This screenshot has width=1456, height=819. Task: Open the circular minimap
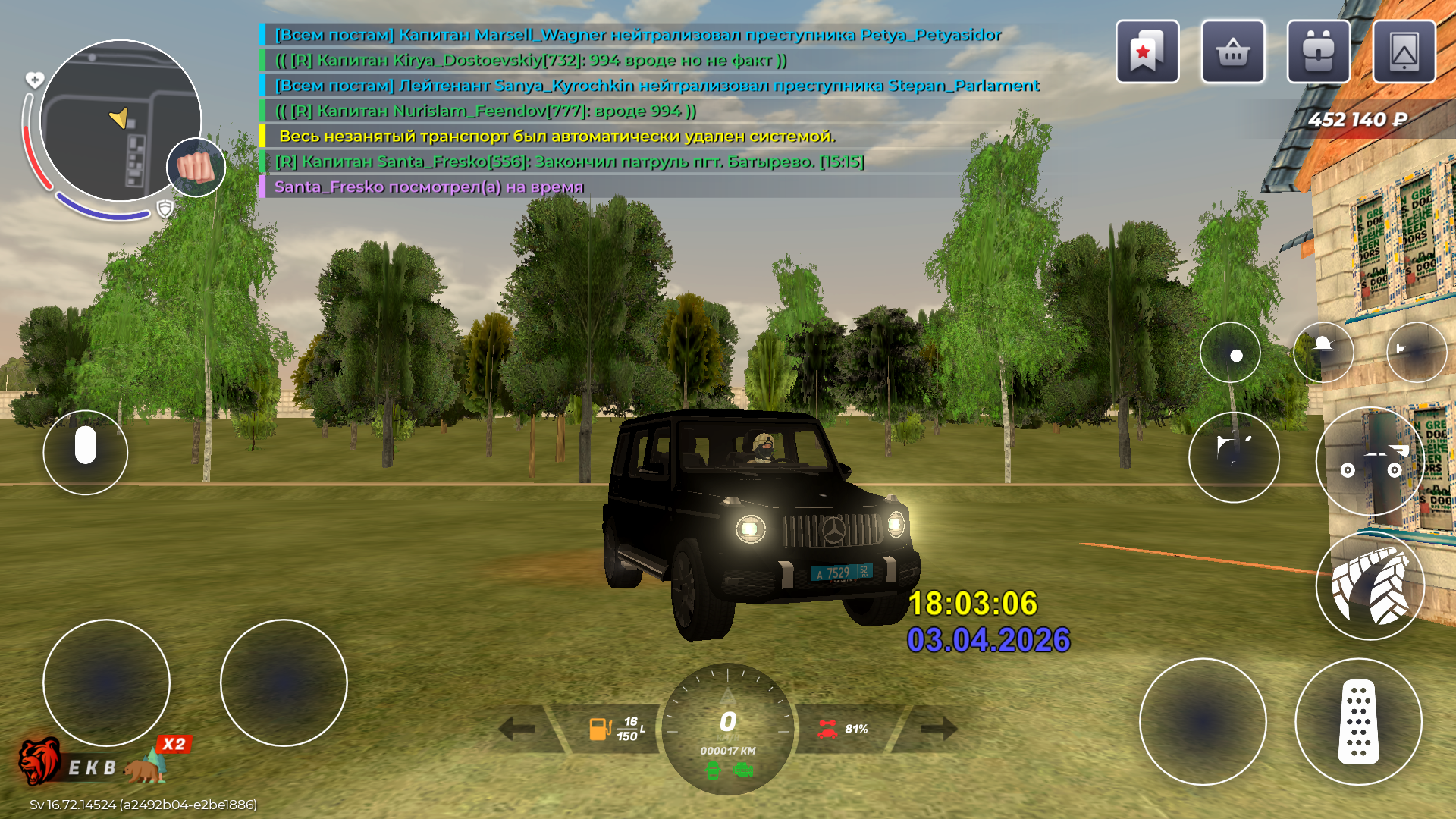pyautogui.click(x=120, y=121)
